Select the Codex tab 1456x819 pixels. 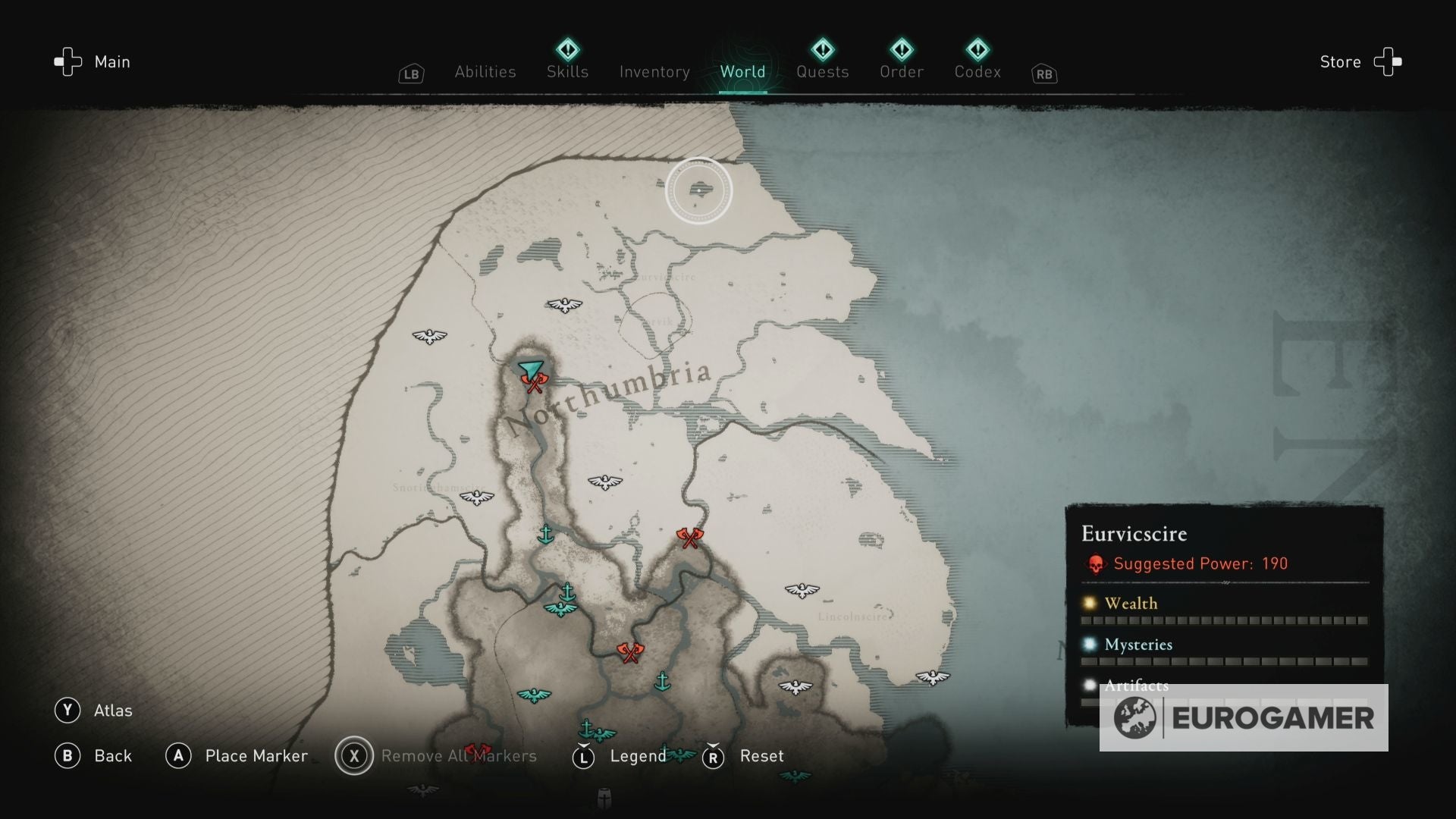977,72
